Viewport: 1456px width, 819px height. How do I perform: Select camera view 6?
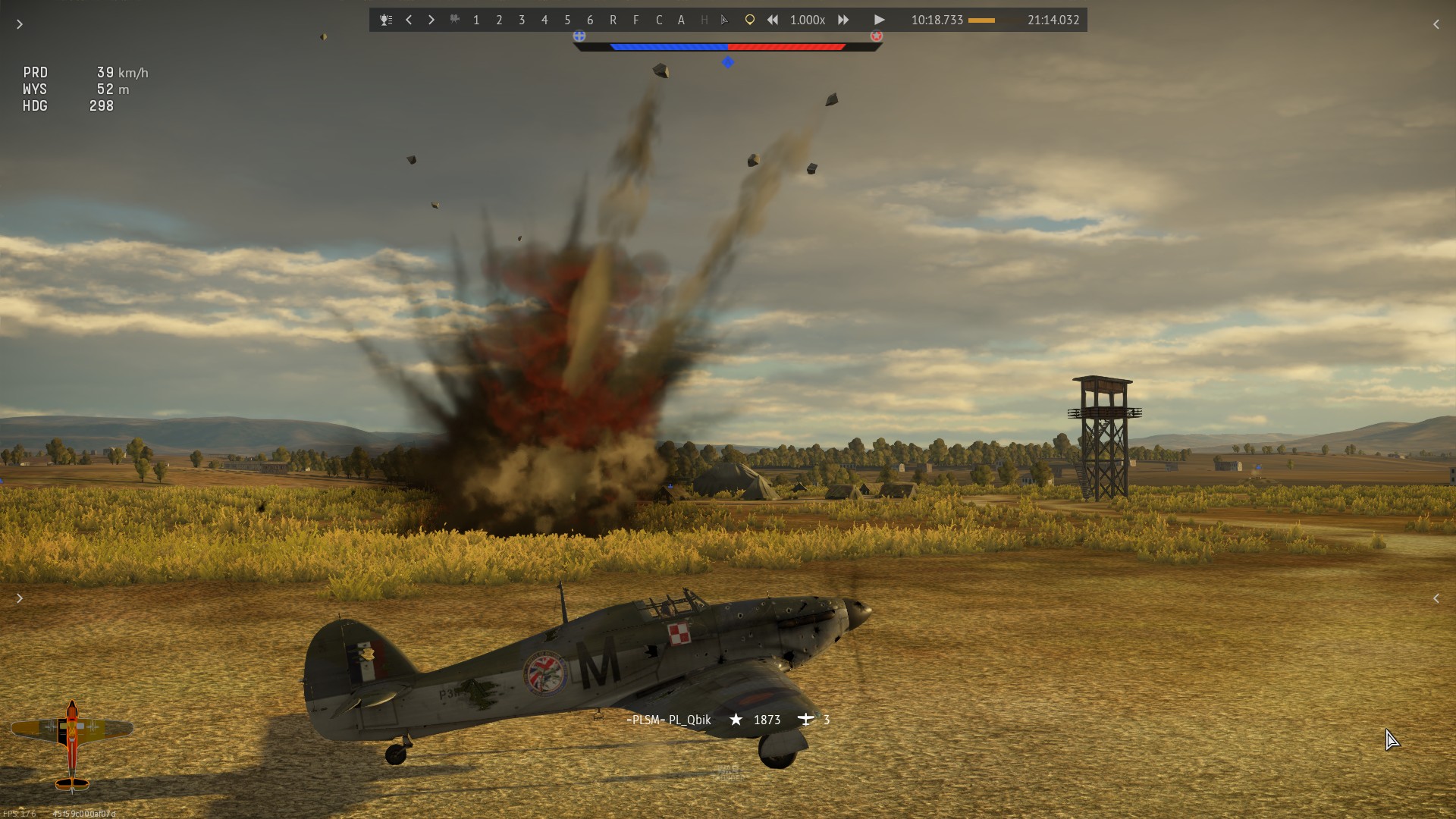[590, 20]
